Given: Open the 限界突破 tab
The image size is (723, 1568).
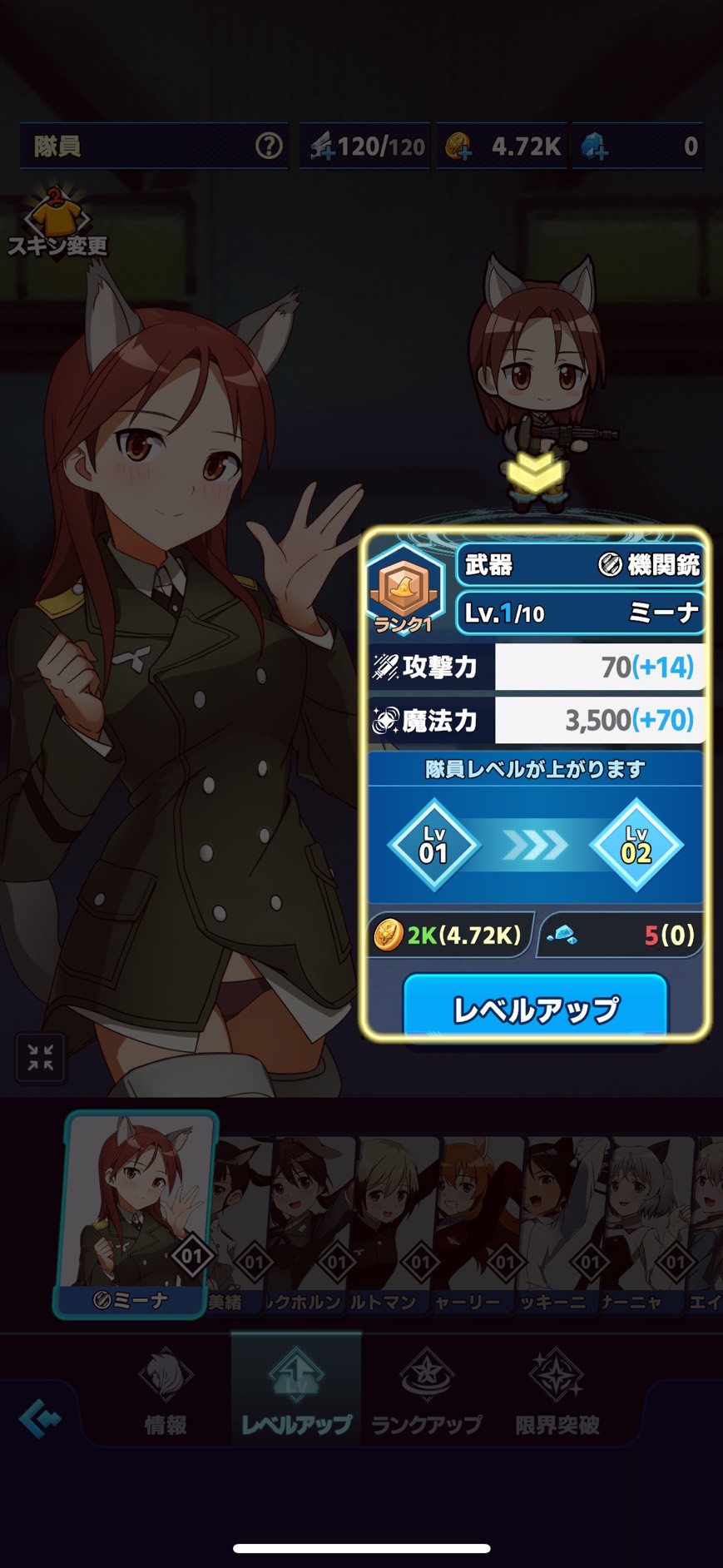Looking at the screenshot, I should (x=557, y=1392).
